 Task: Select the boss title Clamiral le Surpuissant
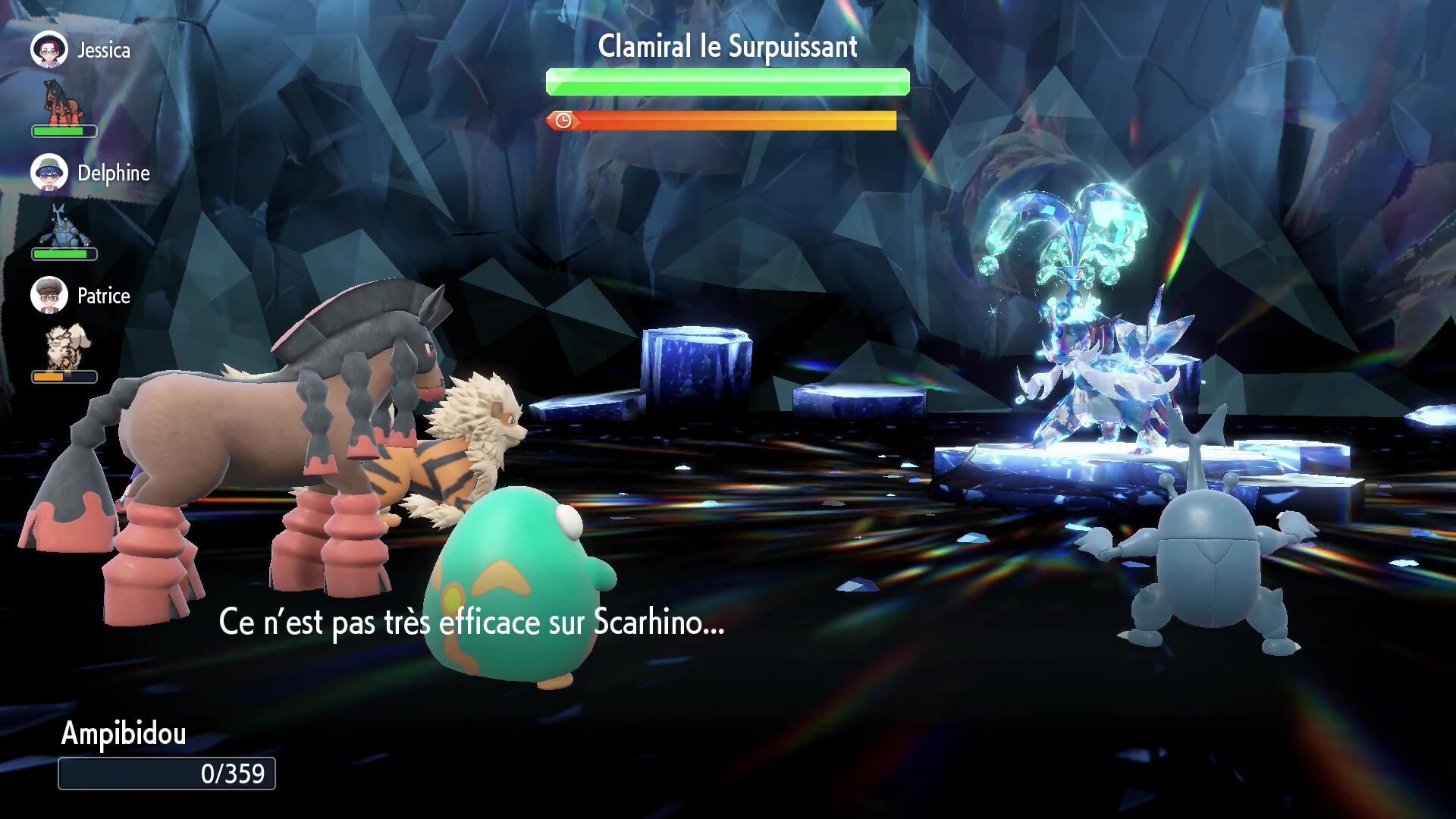point(726,45)
